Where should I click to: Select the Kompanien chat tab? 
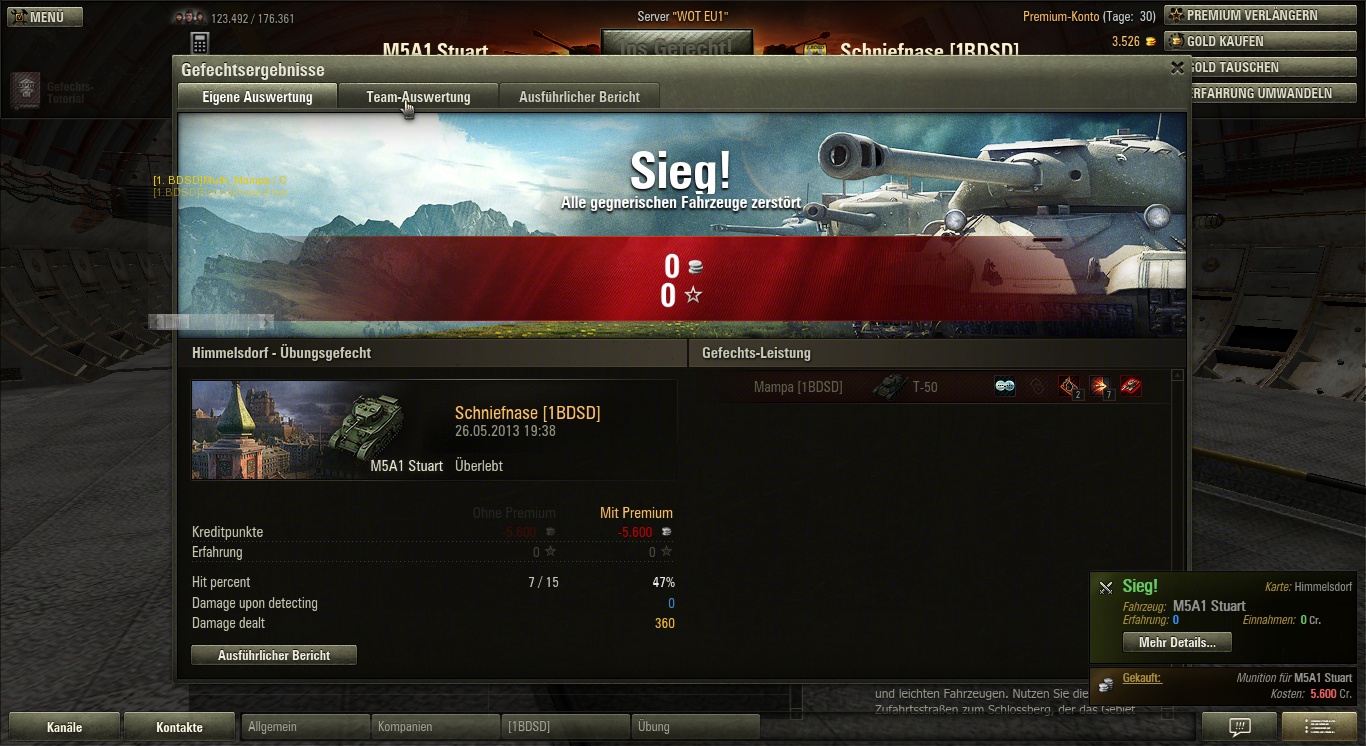coord(435,727)
